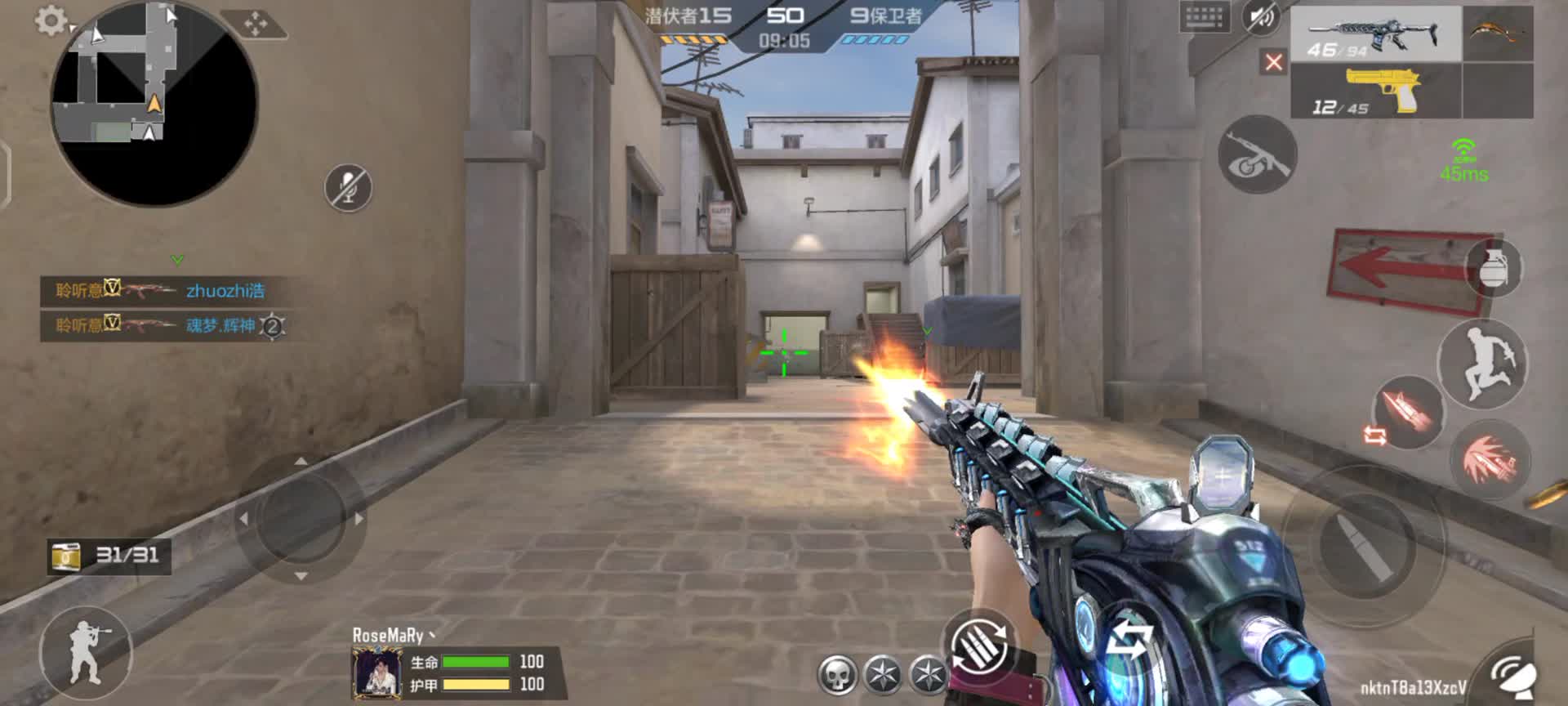1568x706 pixels.
Task: Tap the skull kill streak badge
Action: (x=838, y=675)
